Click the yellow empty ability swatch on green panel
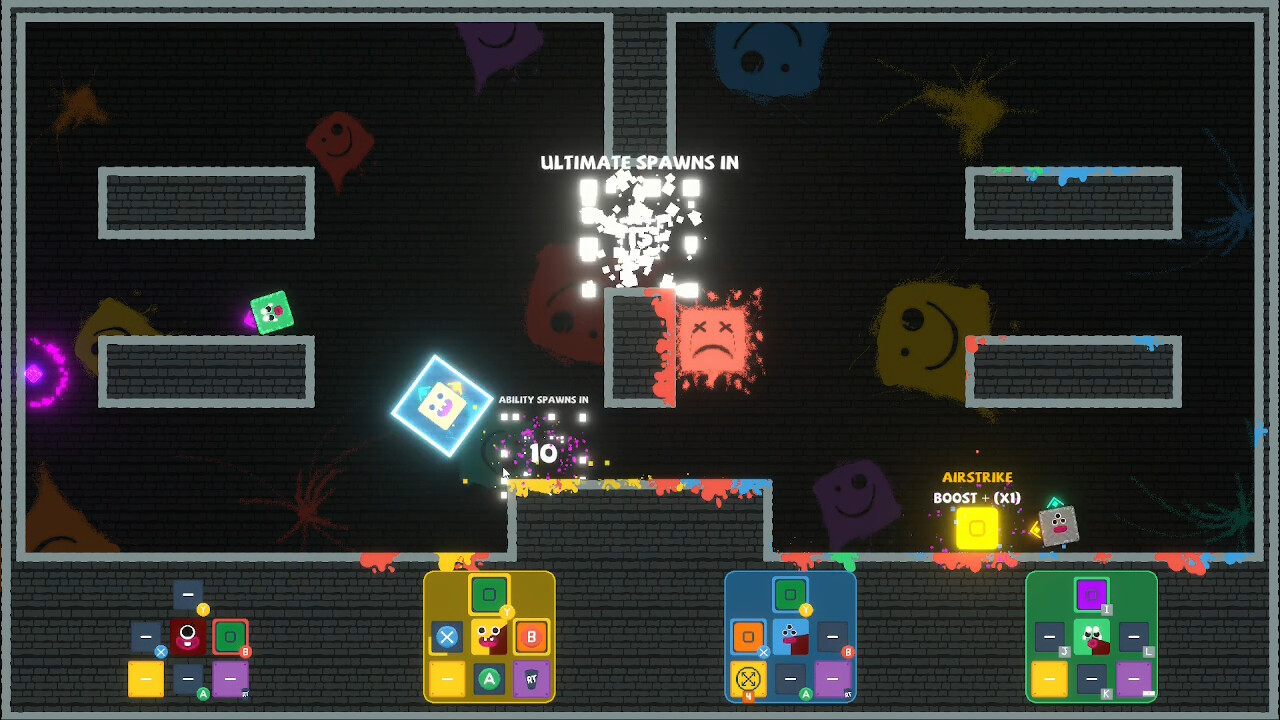The height and width of the screenshot is (720, 1280). 1049,679
